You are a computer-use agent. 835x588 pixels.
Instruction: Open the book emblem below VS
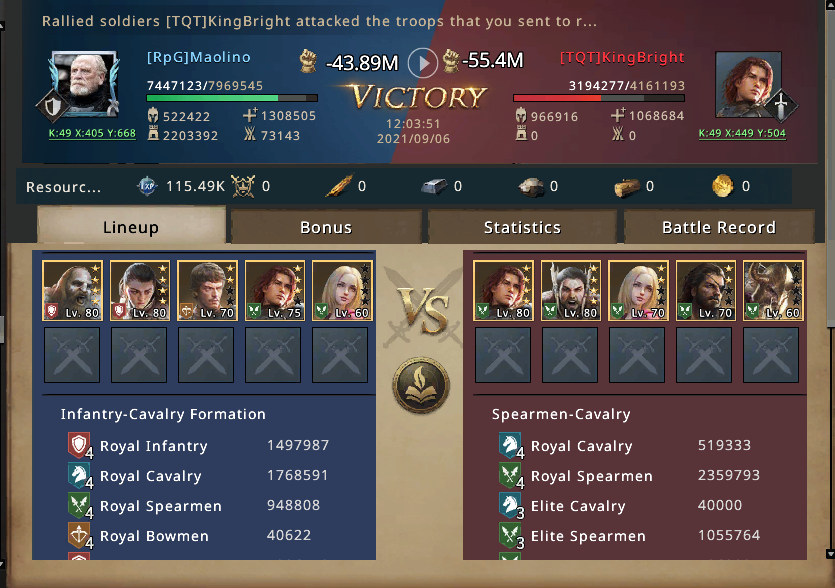420,385
